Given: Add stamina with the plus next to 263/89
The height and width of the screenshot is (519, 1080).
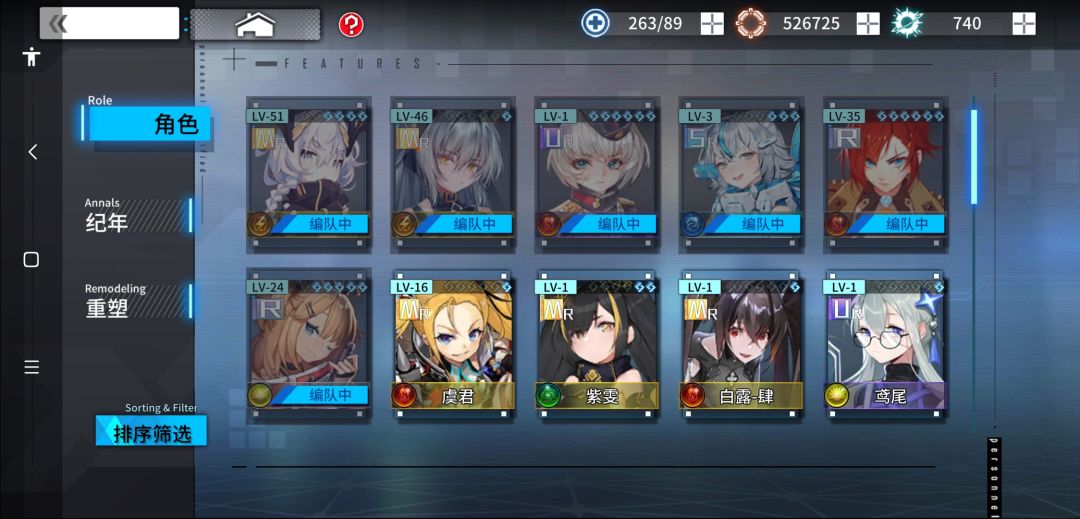Looking at the screenshot, I should point(712,23).
